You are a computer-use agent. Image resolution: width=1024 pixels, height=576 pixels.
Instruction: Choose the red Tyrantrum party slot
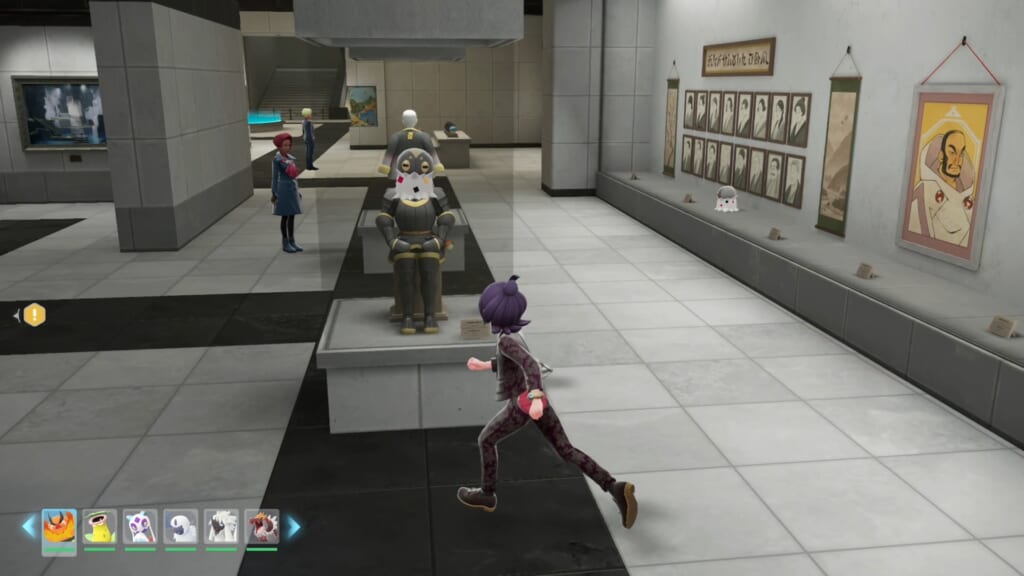point(262,526)
